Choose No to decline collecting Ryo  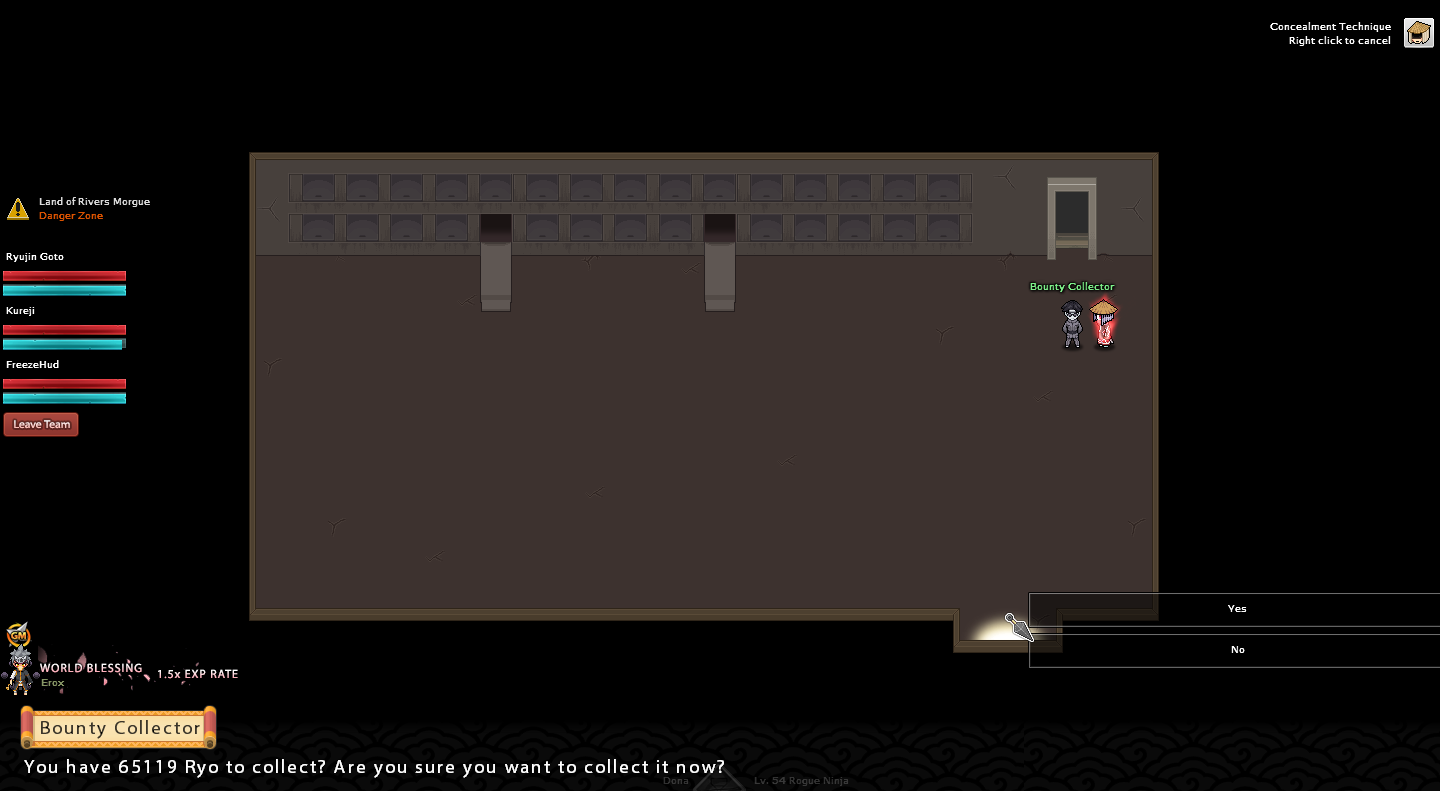tap(1236, 650)
